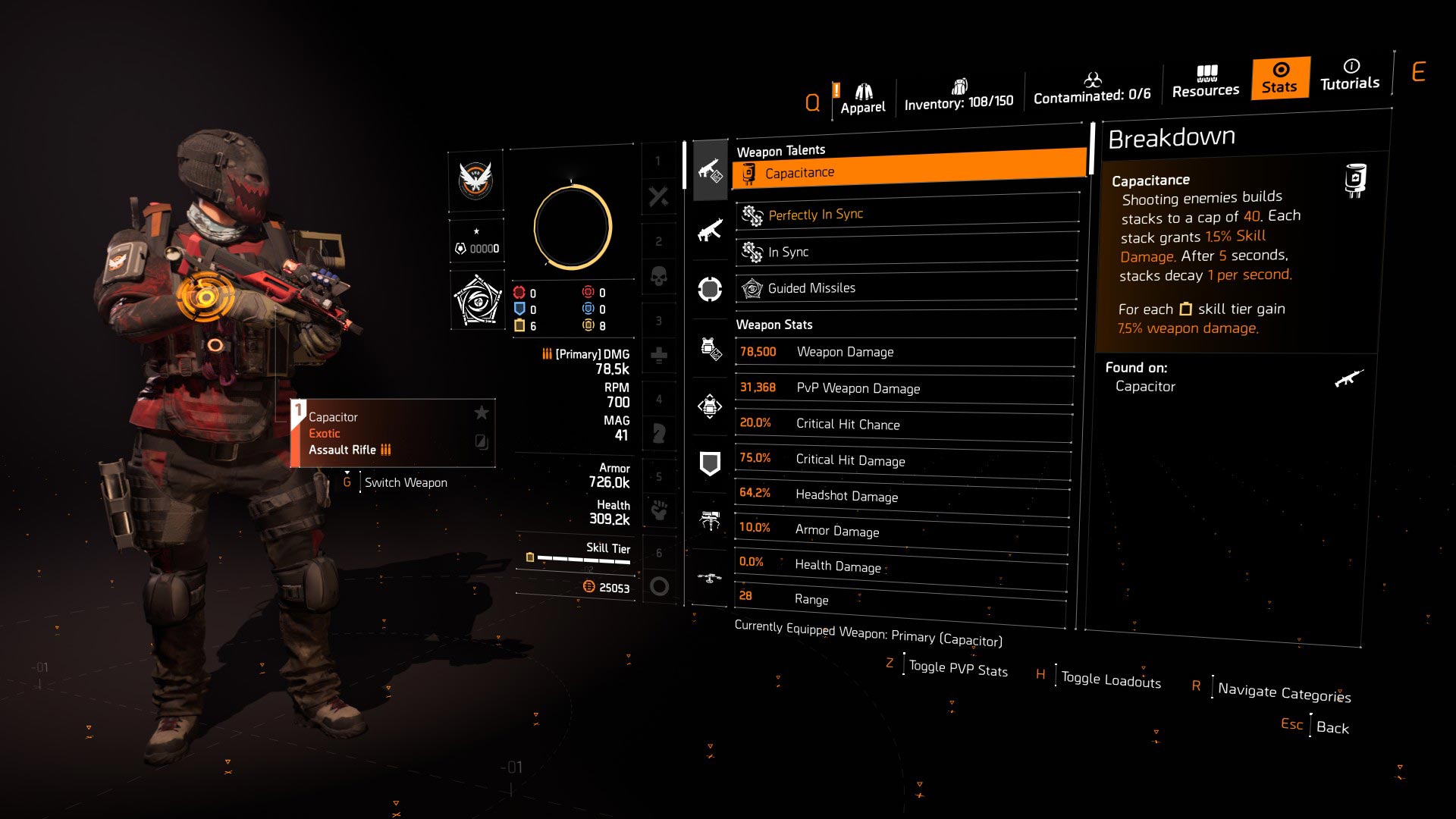Select the body armor gear icon

pyautogui.click(x=710, y=349)
